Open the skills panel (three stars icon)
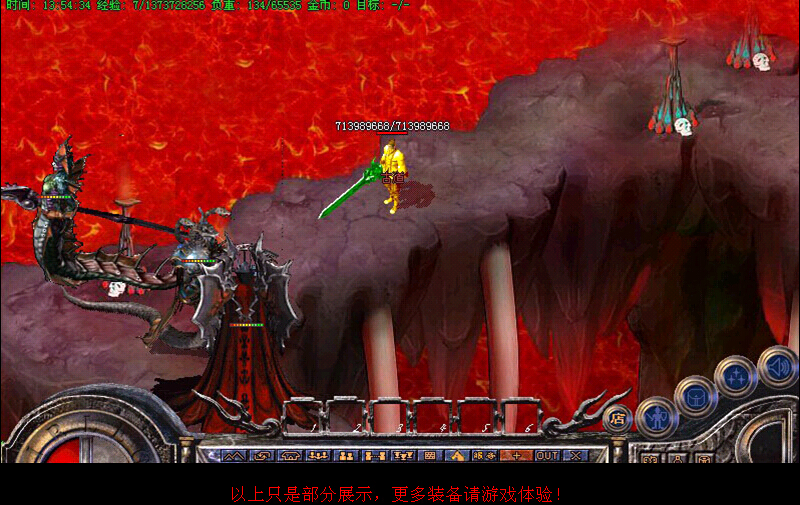The height and width of the screenshot is (505, 800). [x=736, y=378]
